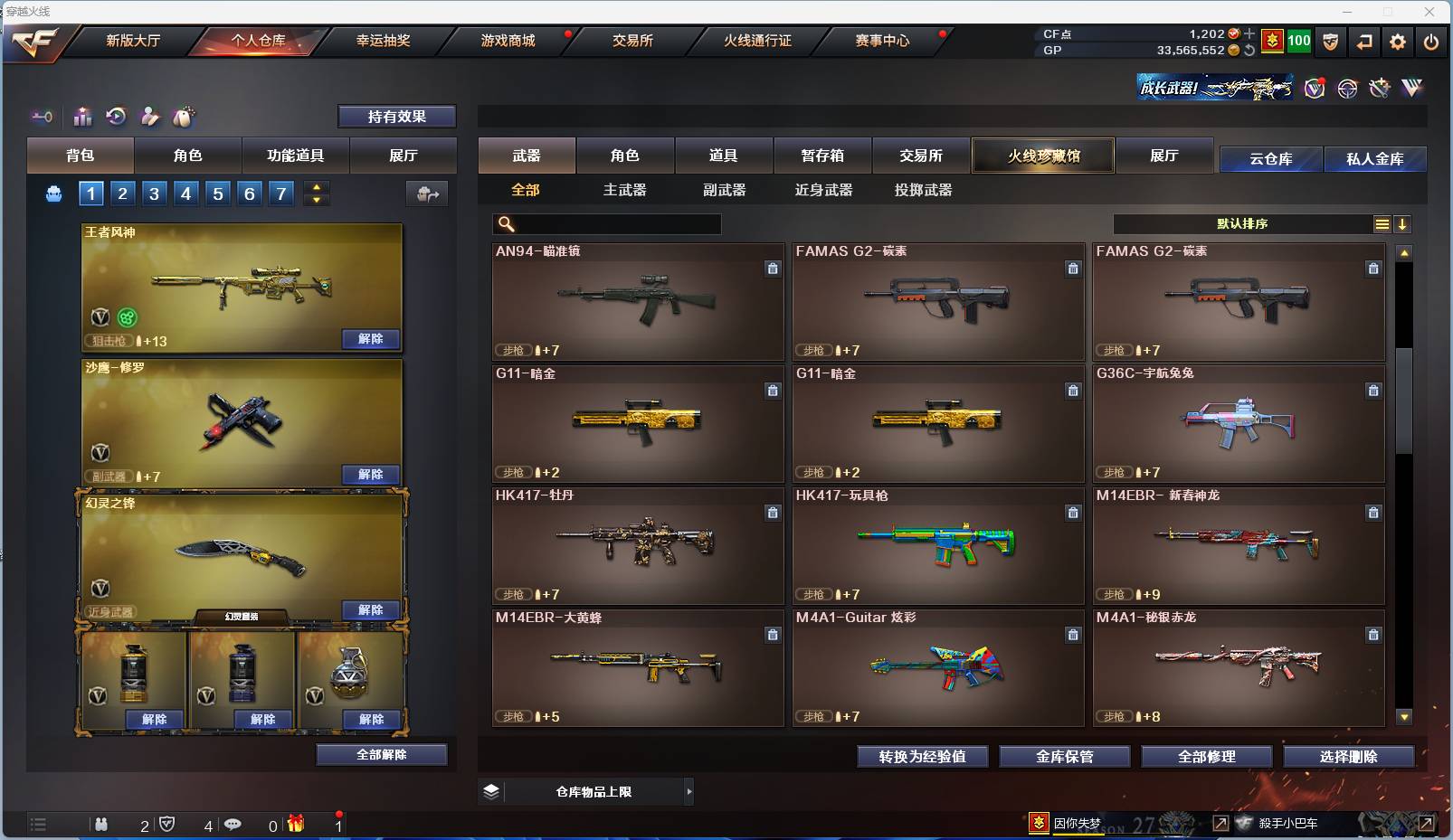Open the settings gear in the top right

pyautogui.click(x=1397, y=41)
